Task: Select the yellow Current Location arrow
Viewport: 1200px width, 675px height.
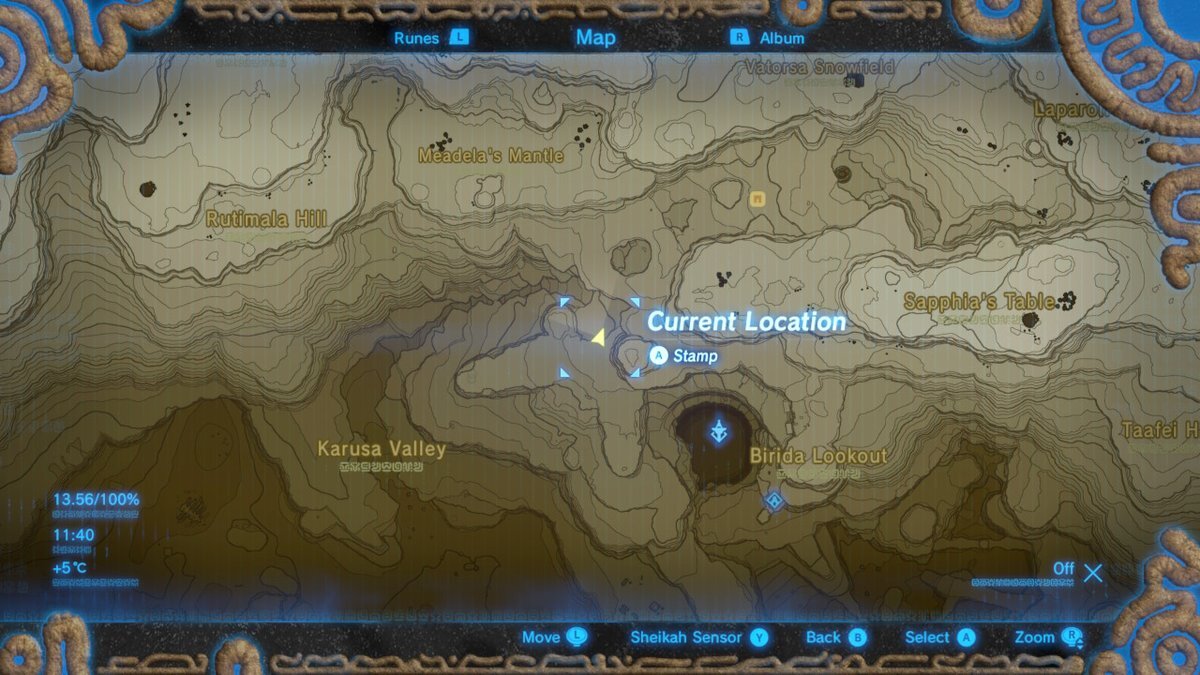Action: (598, 338)
